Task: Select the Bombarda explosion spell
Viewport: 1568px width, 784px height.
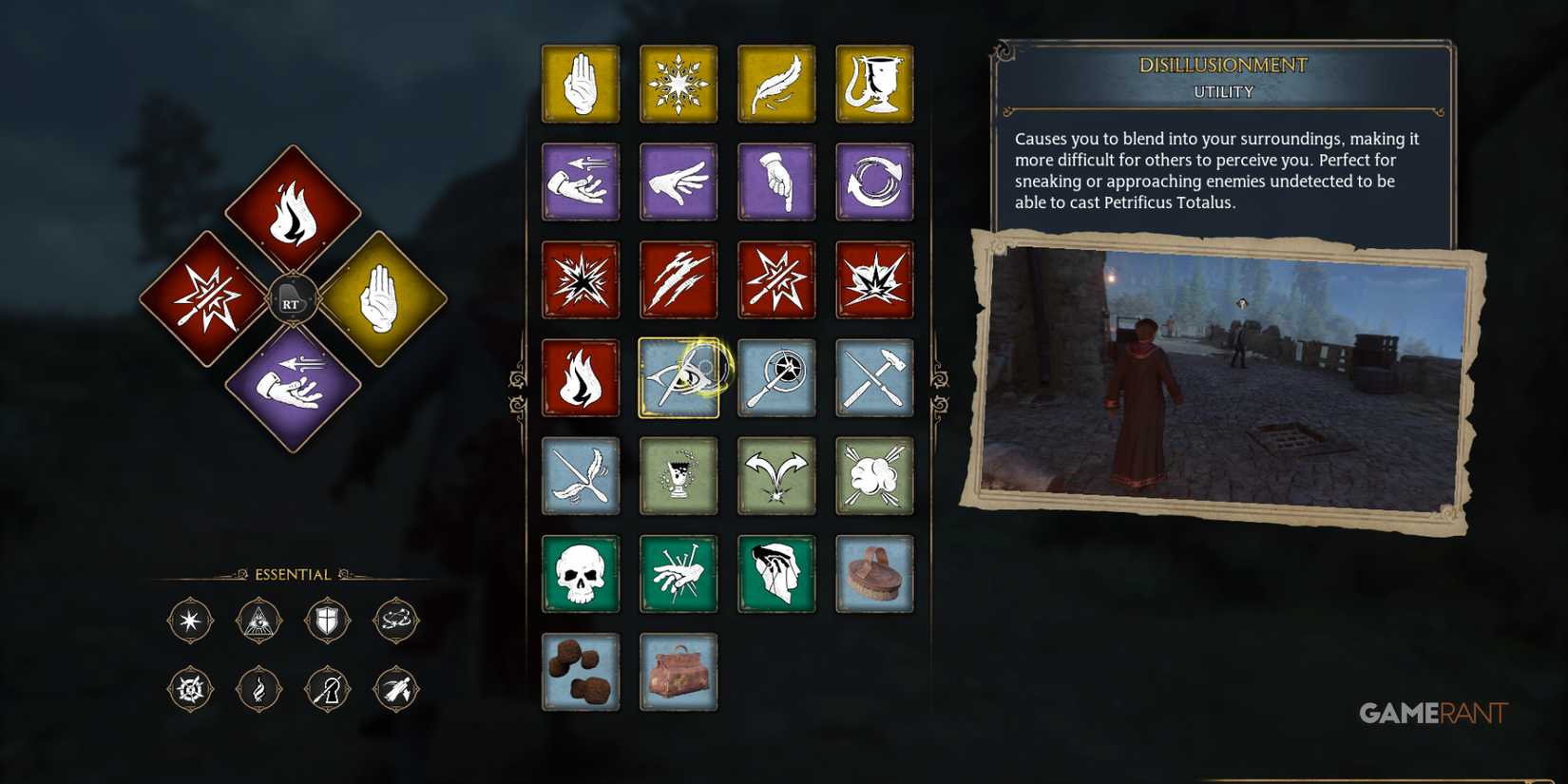Action: click(874, 279)
